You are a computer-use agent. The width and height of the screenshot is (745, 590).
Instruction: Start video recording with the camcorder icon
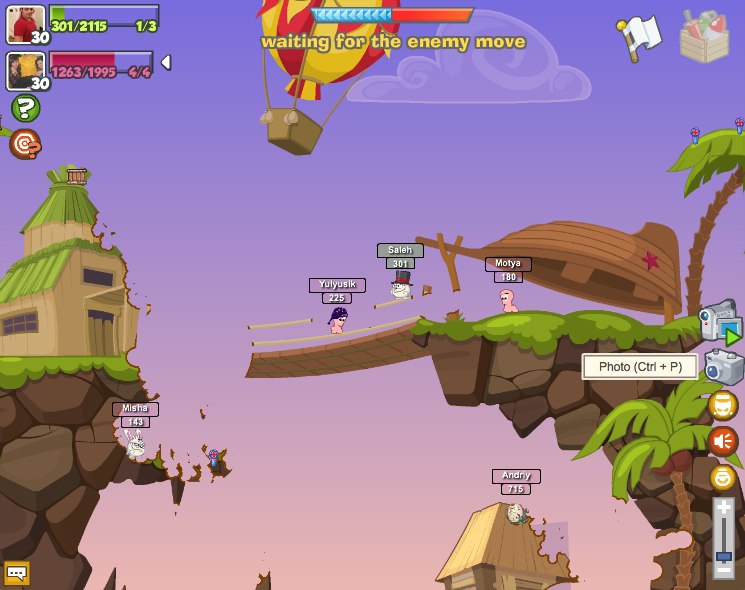(x=720, y=324)
